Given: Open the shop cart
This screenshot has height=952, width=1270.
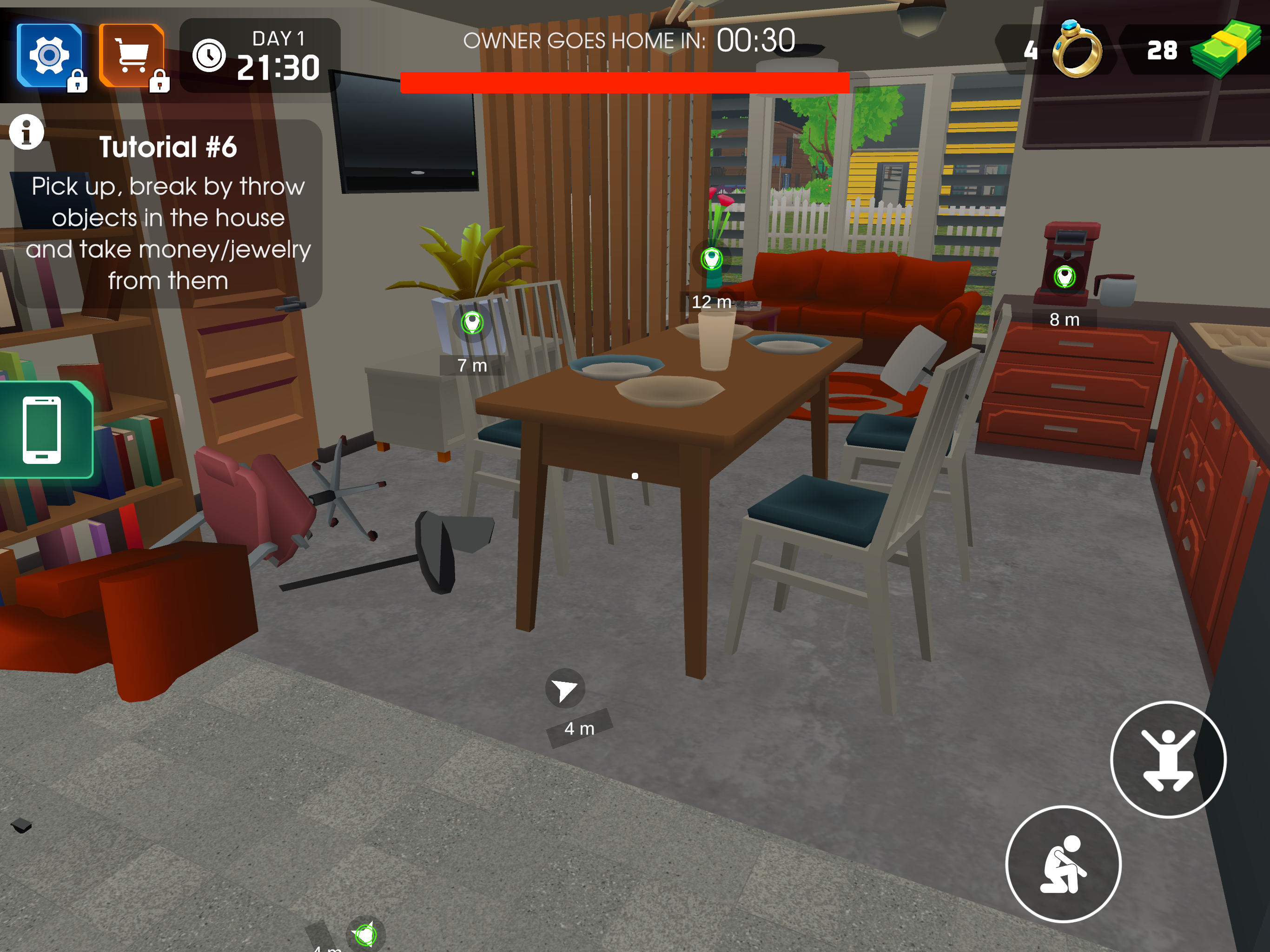Looking at the screenshot, I should (x=131, y=55).
